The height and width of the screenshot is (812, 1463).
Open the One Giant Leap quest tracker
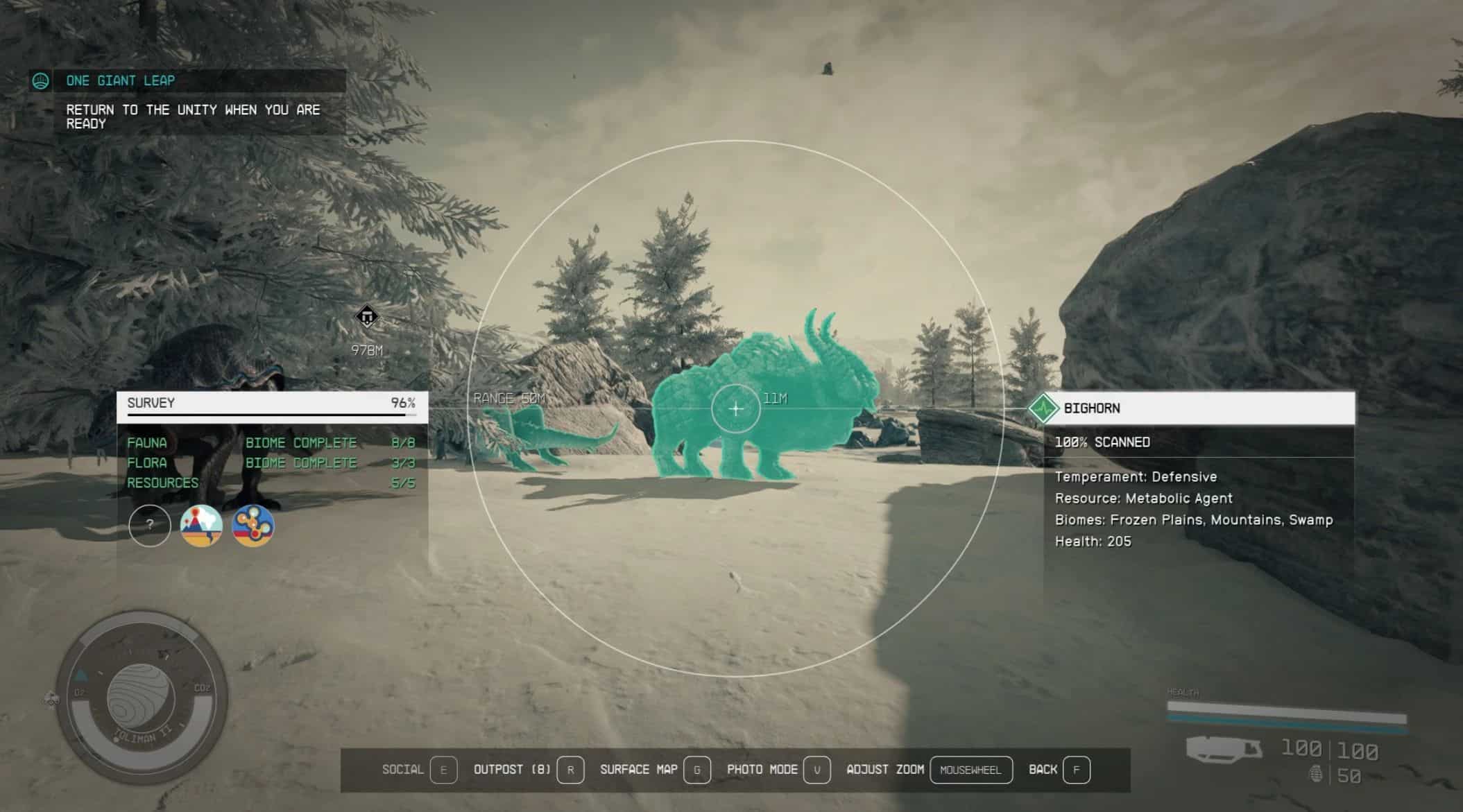[x=120, y=81]
